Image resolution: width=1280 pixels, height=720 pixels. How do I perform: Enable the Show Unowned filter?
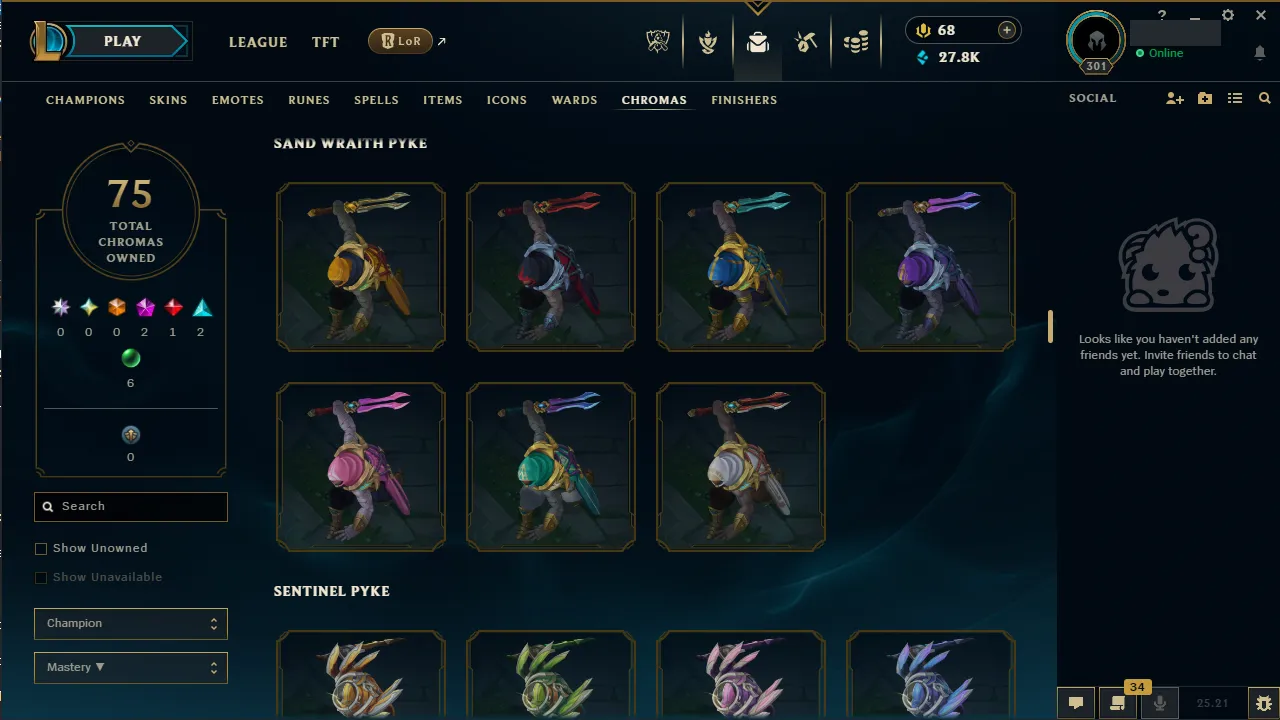coord(41,548)
